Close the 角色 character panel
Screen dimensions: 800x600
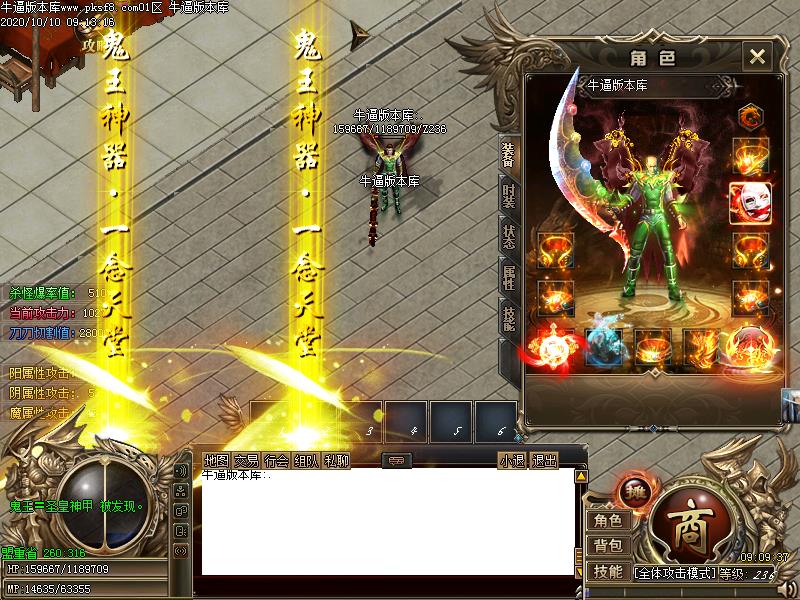click(x=757, y=56)
